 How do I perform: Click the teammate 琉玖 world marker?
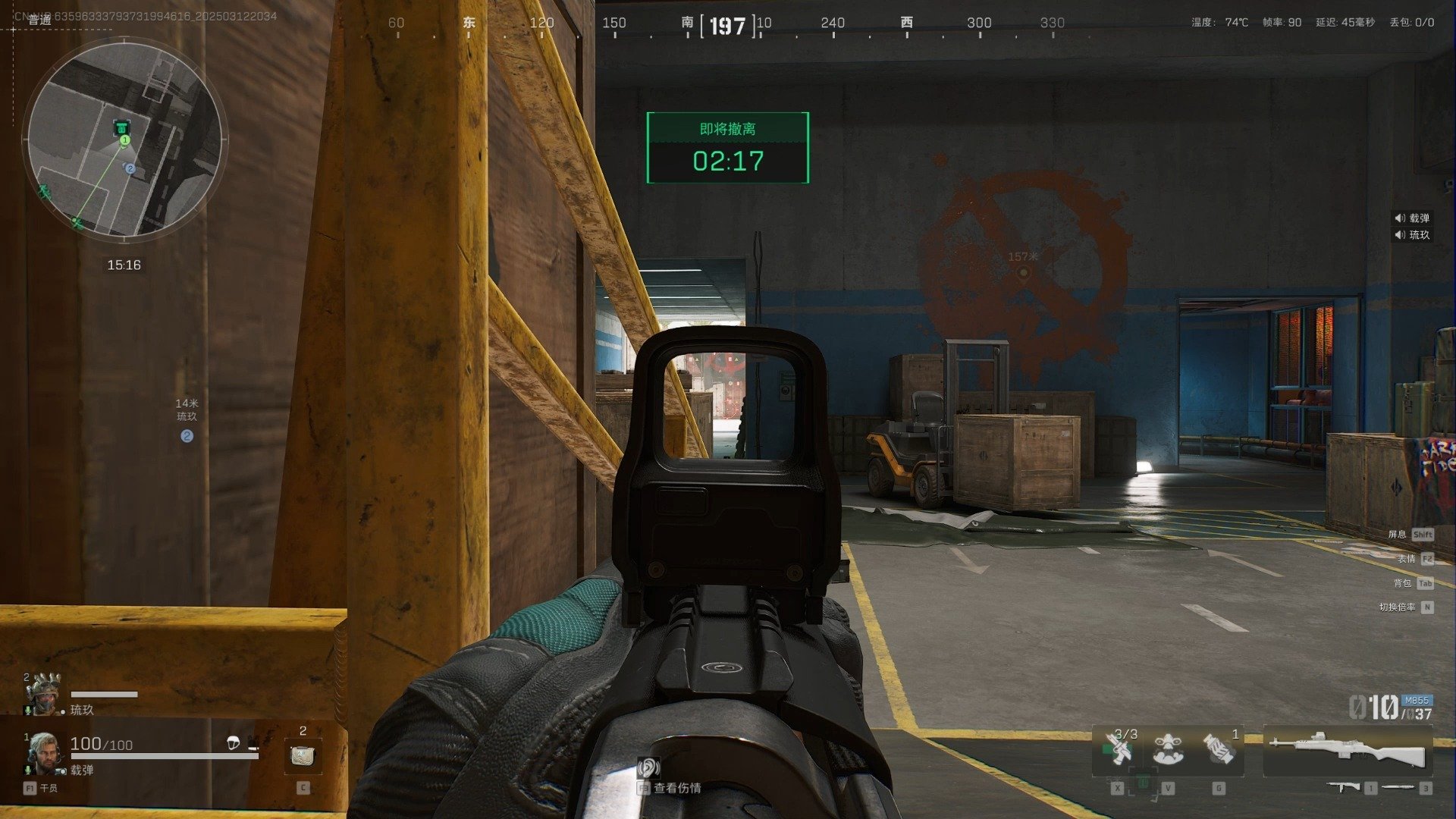187,436
